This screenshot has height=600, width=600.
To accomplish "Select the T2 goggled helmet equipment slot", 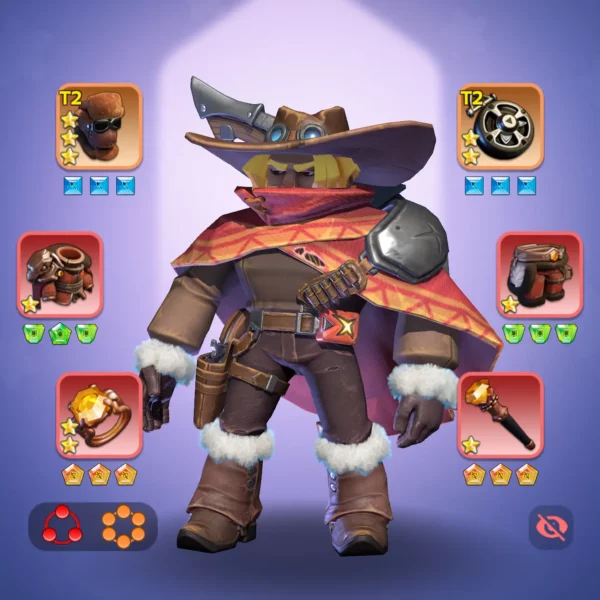I will [99, 126].
